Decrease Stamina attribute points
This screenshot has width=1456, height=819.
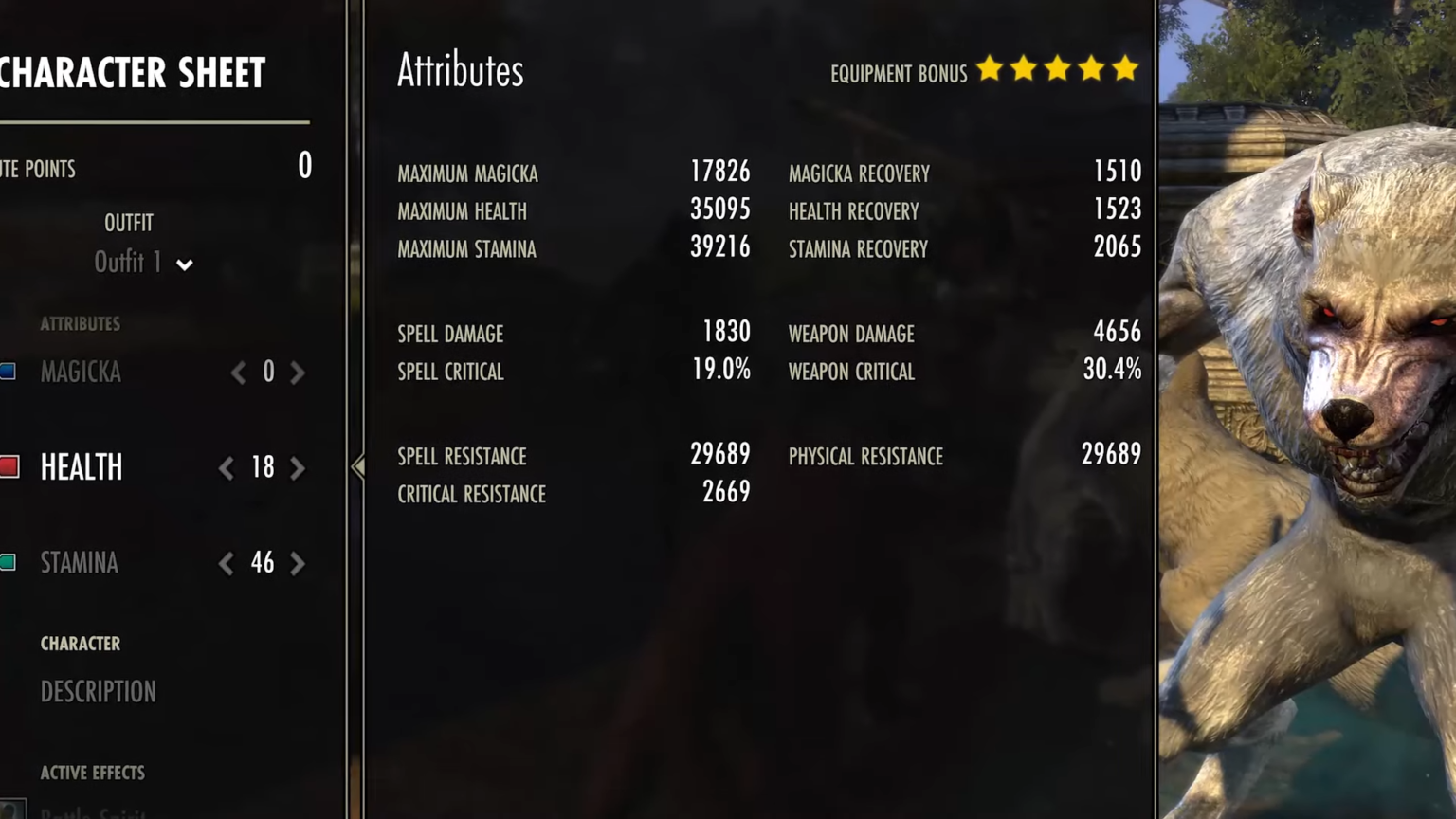[226, 563]
